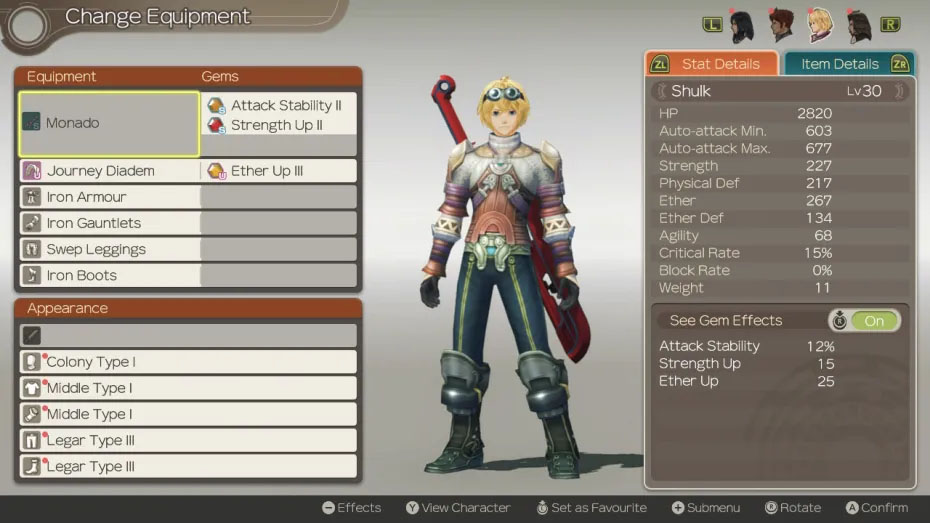Select the Strength Up II gem
This screenshot has height=523, width=930.
tap(279, 125)
